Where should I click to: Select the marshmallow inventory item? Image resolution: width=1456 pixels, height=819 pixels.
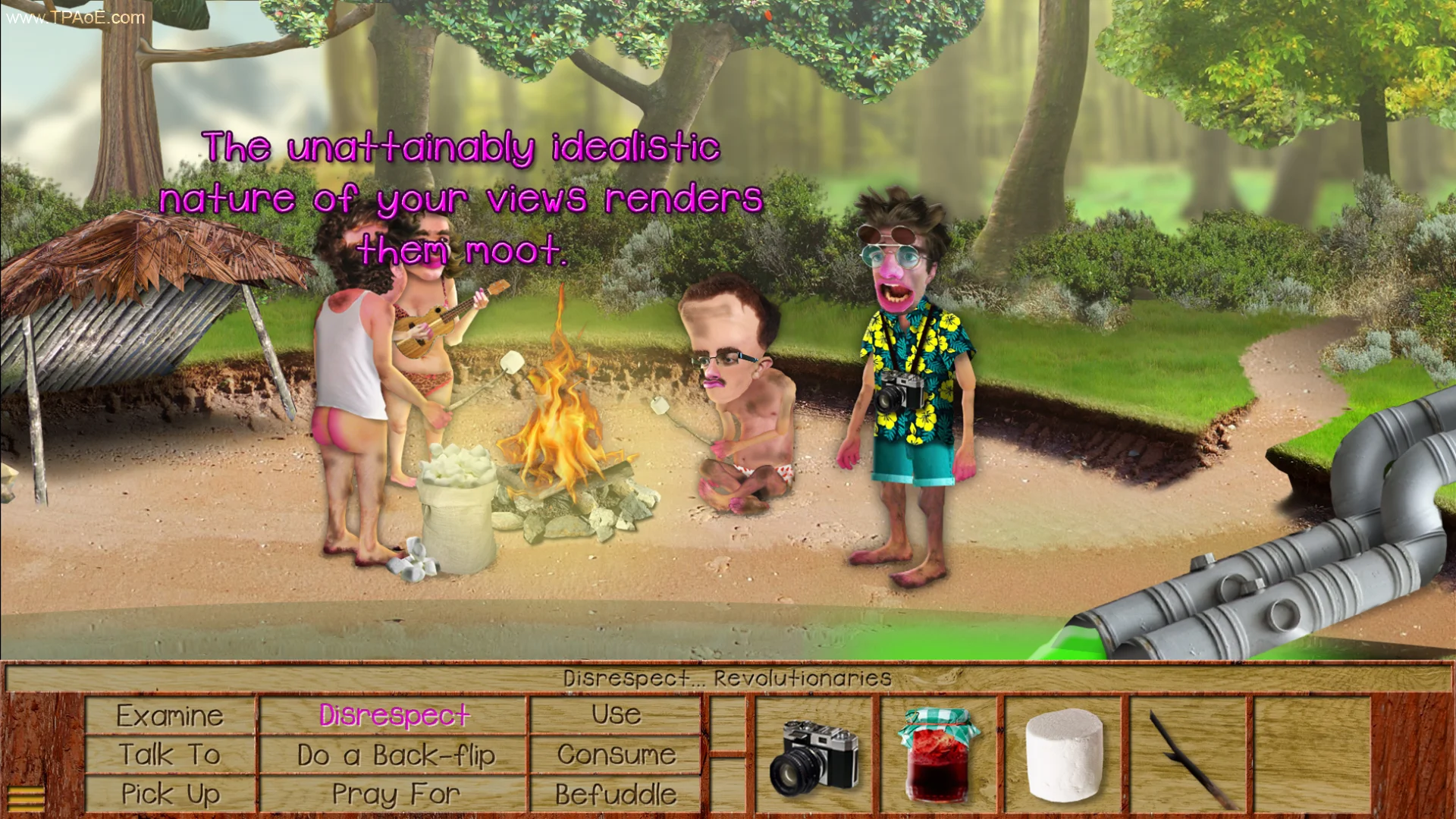[1063, 755]
